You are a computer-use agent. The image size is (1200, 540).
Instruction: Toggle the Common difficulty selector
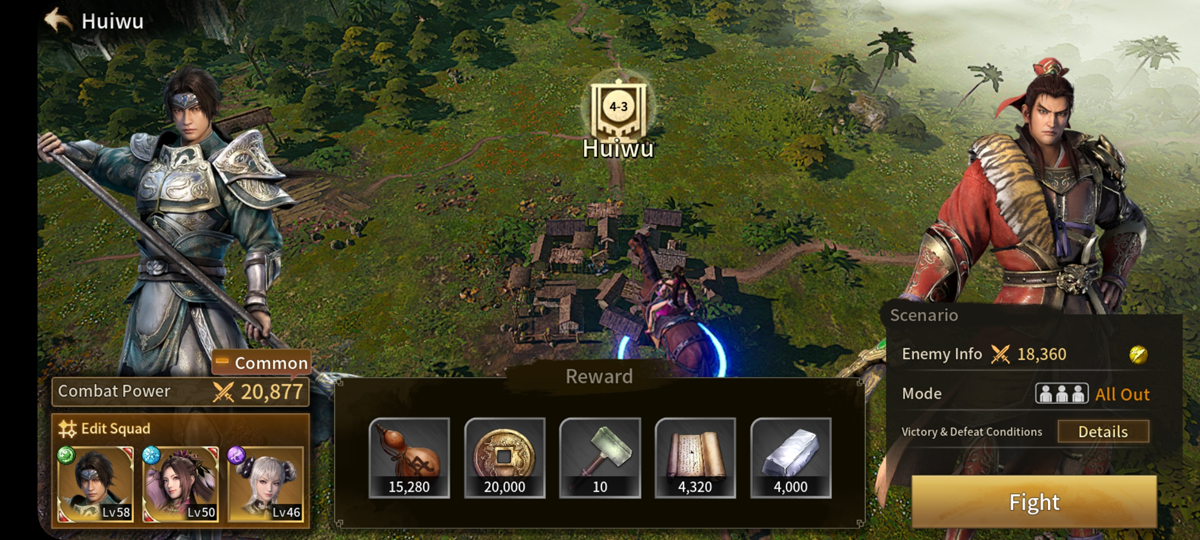point(261,363)
